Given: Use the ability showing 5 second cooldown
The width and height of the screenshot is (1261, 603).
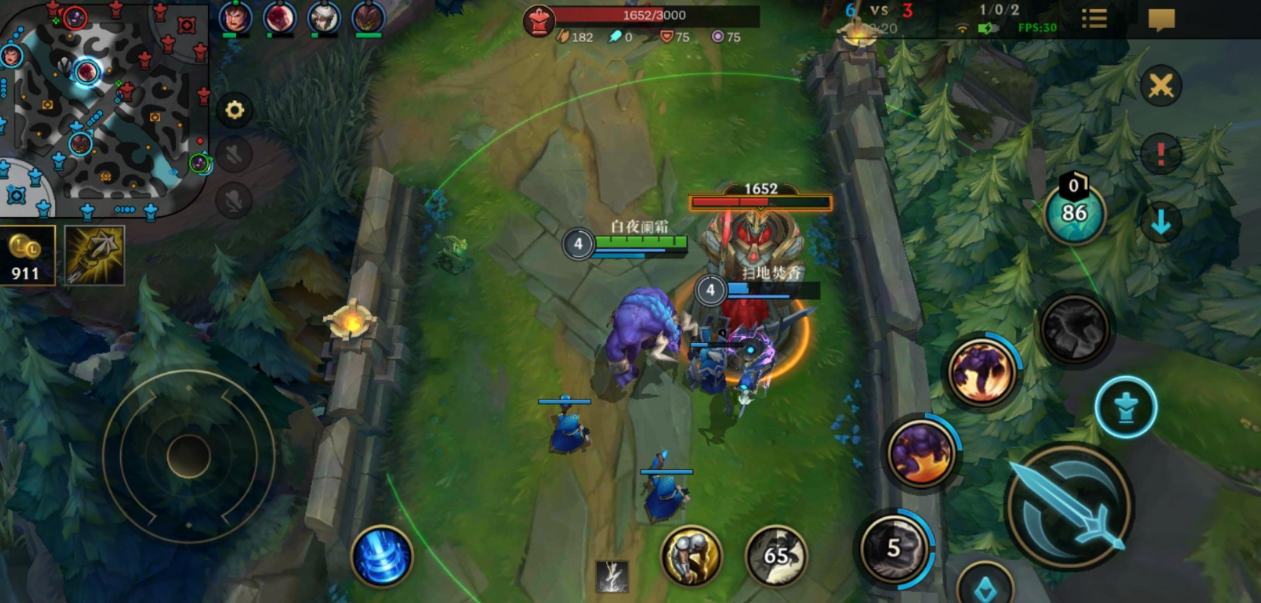Looking at the screenshot, I should coord(895,547).
